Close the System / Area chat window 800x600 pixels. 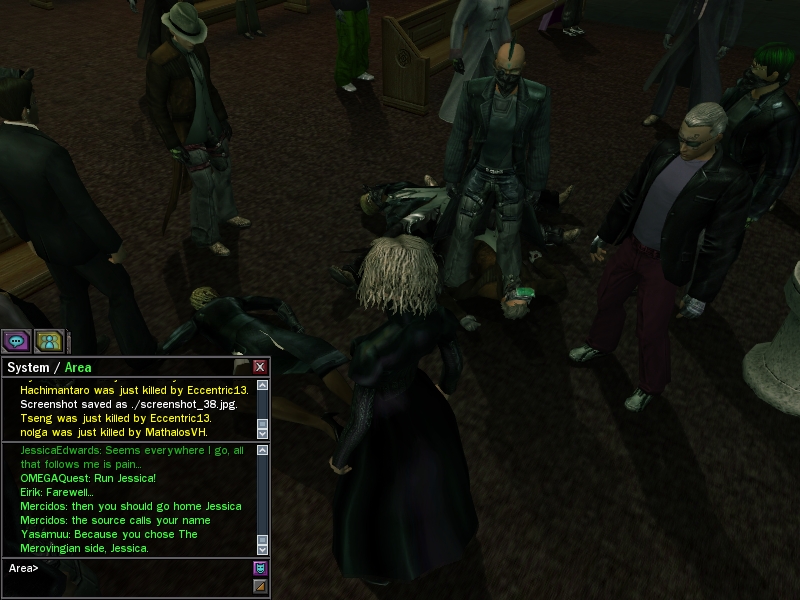tap(260, 367)
